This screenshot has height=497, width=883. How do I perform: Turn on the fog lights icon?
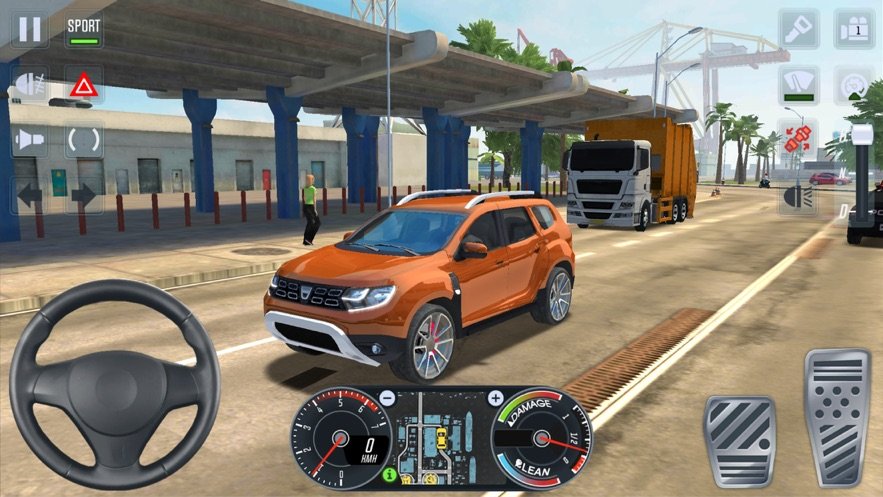click(28, 85)
